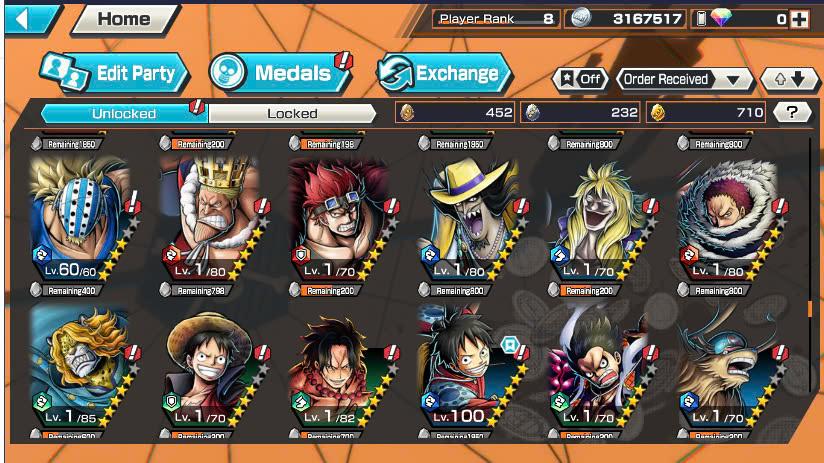Return to the Home screen
824x463 pixels.
click(x=124, y=19)
